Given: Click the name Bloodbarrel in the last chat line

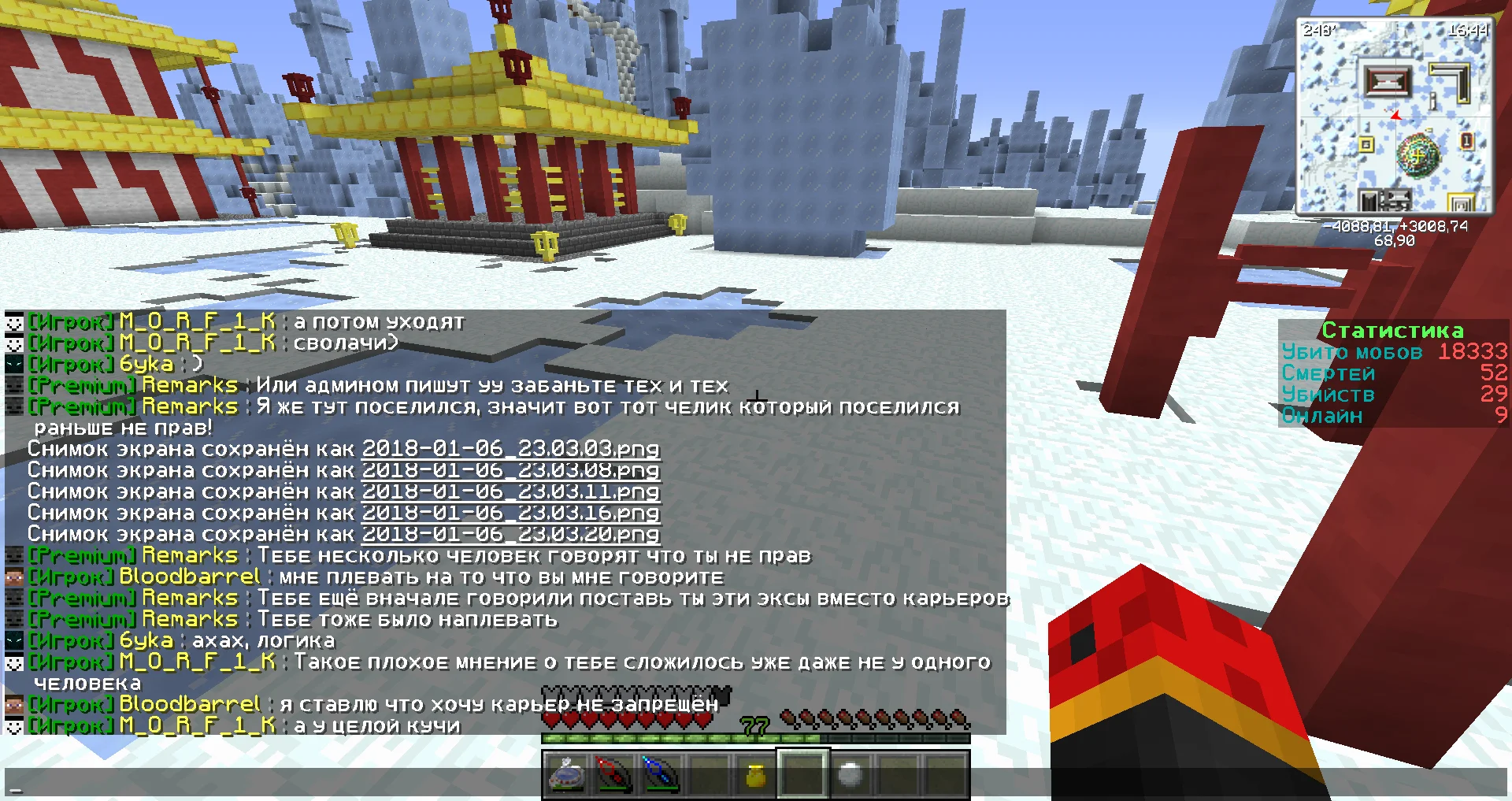Looking at the screenshot, I should [x=189, y=704].
